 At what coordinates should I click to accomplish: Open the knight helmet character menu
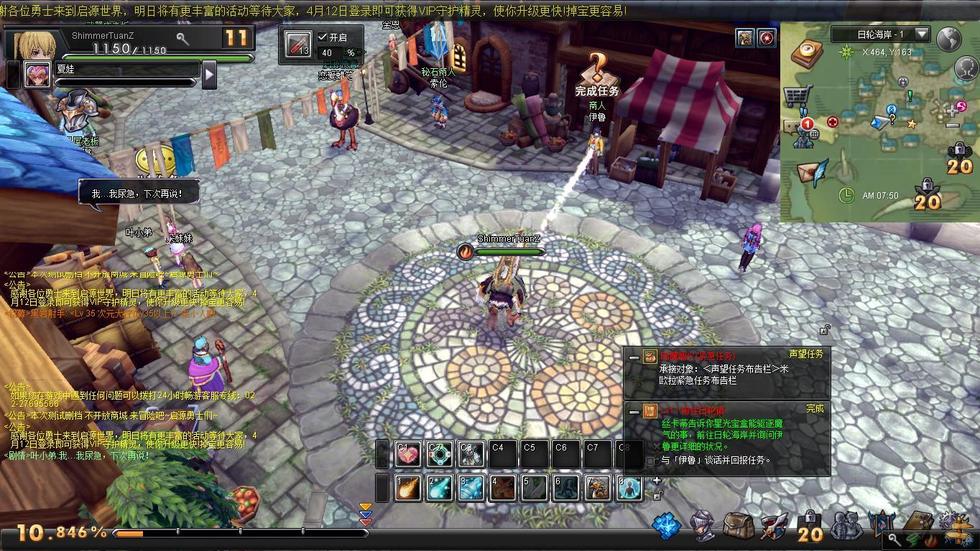tap(703, 525)
